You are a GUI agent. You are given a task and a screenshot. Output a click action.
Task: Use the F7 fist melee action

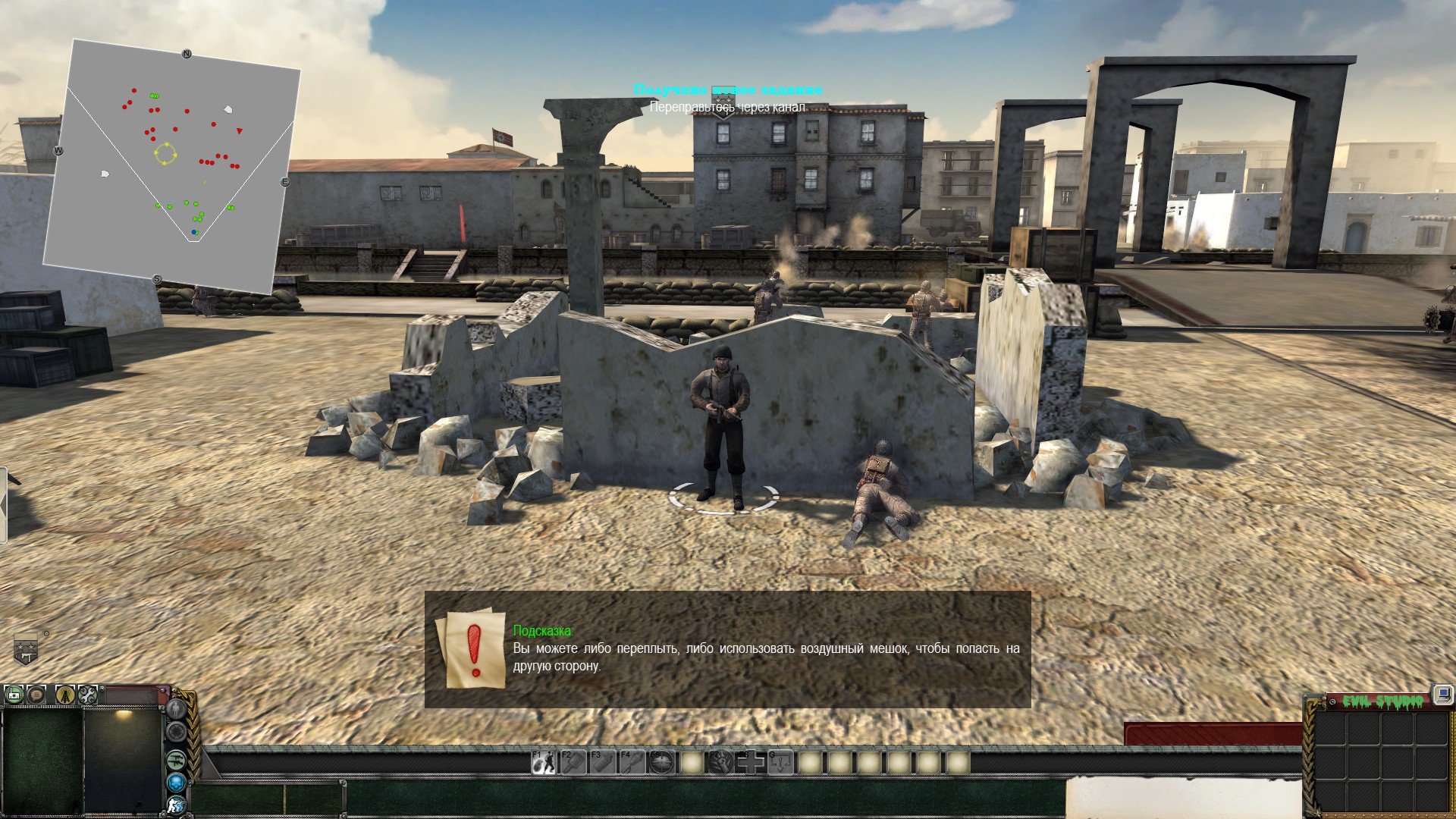pyautogui.click(x=721, y=762)
